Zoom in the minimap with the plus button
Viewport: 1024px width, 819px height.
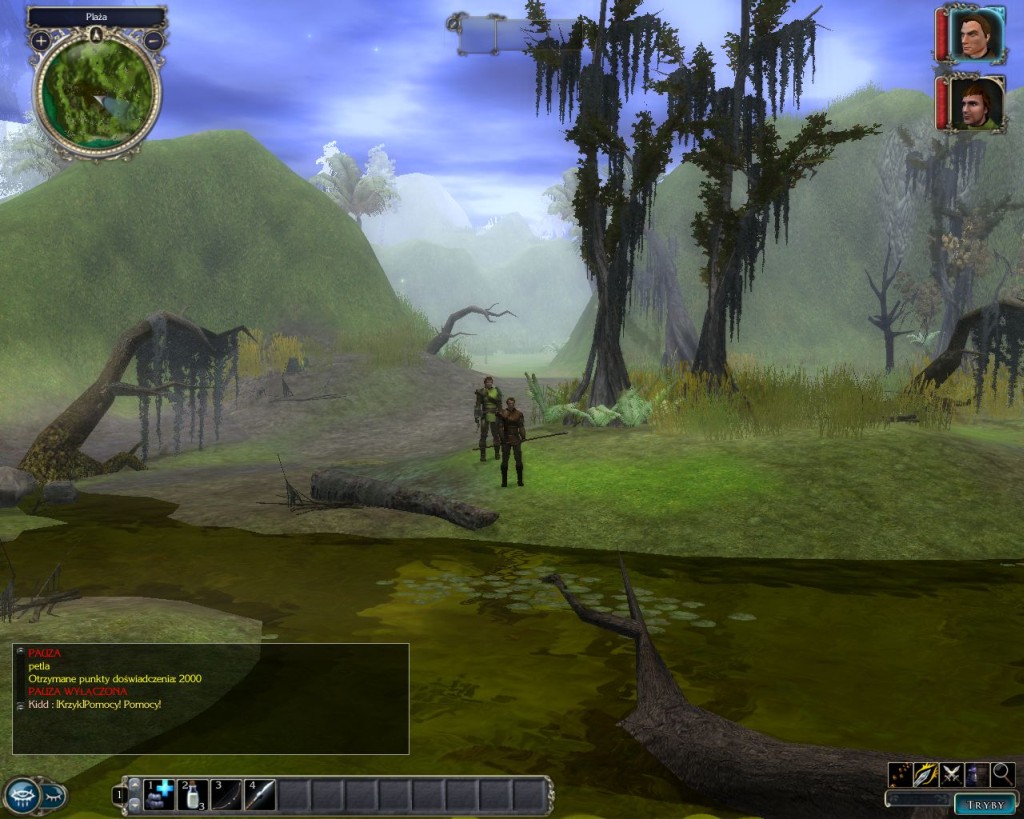click(x=40, y=41)
